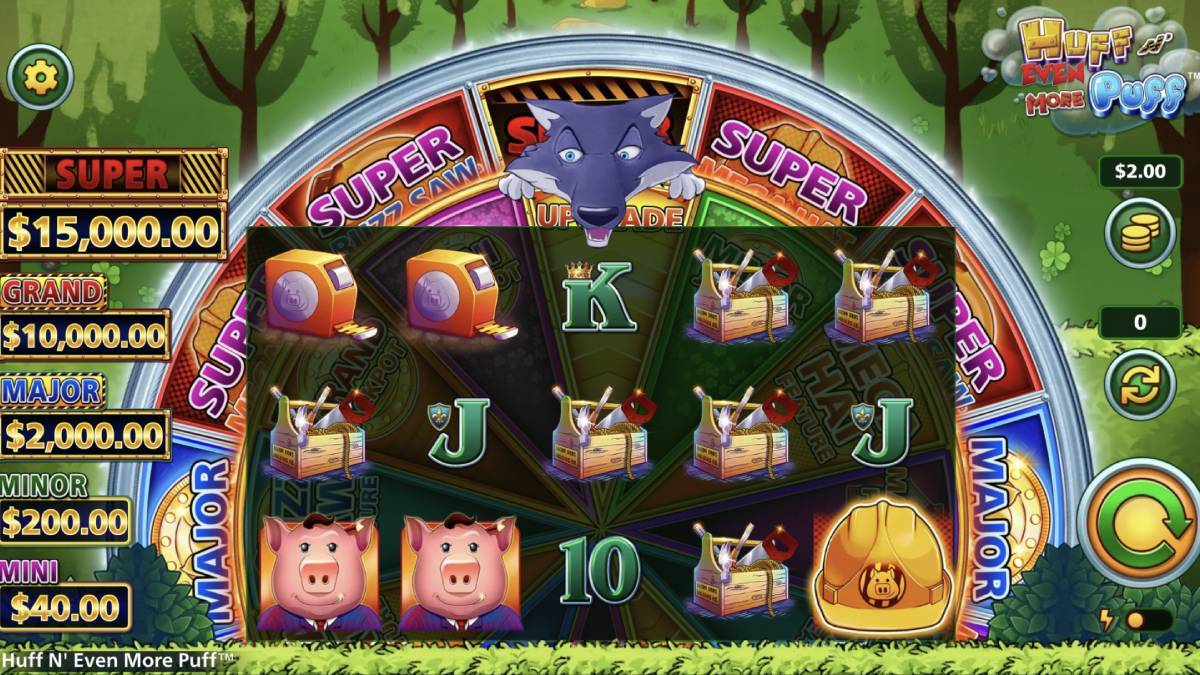
Task: Activate the autoplay arrows button
Action: [x=1139, y=384]
